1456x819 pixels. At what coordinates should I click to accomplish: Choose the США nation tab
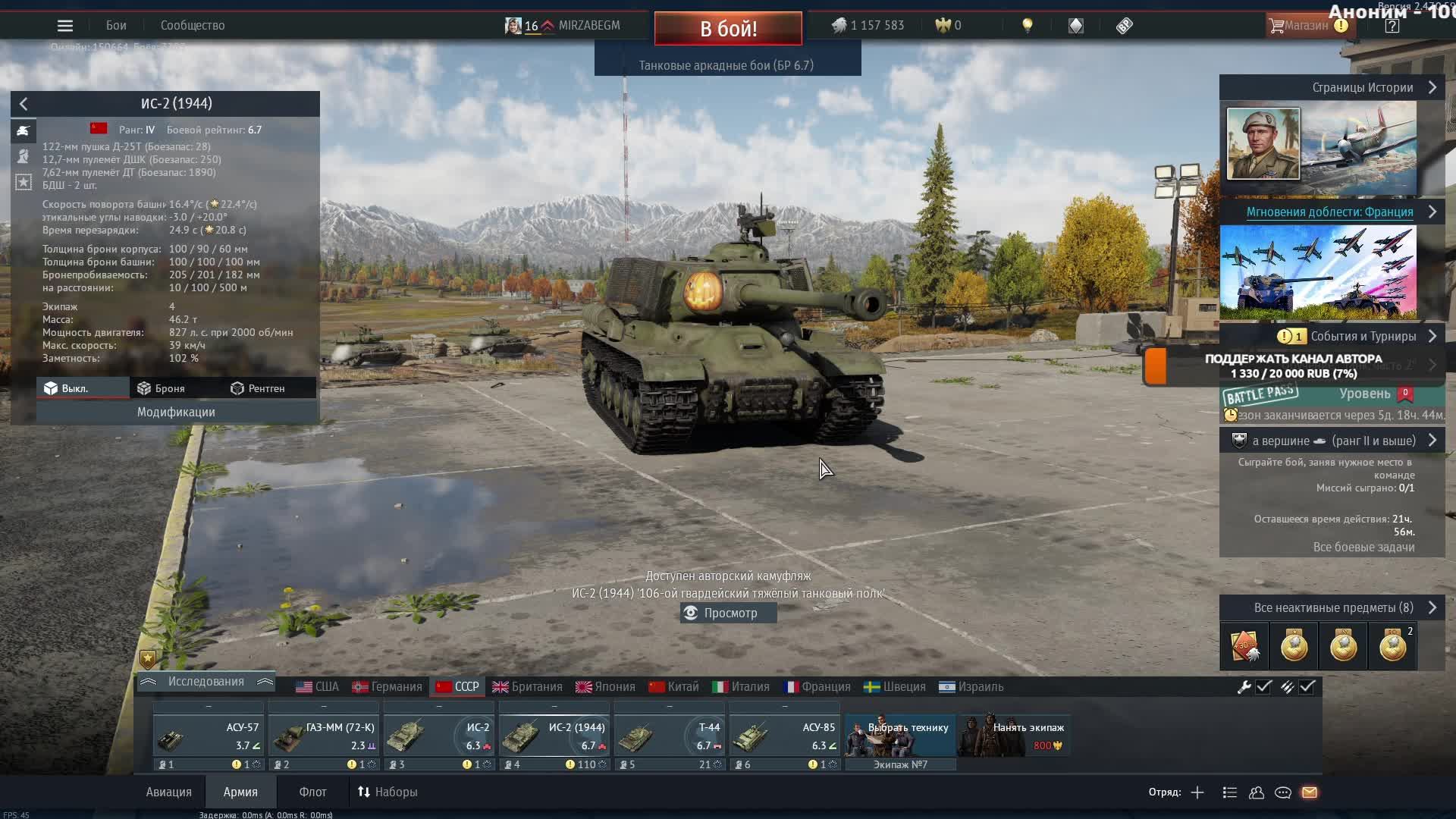coord(318,686)
